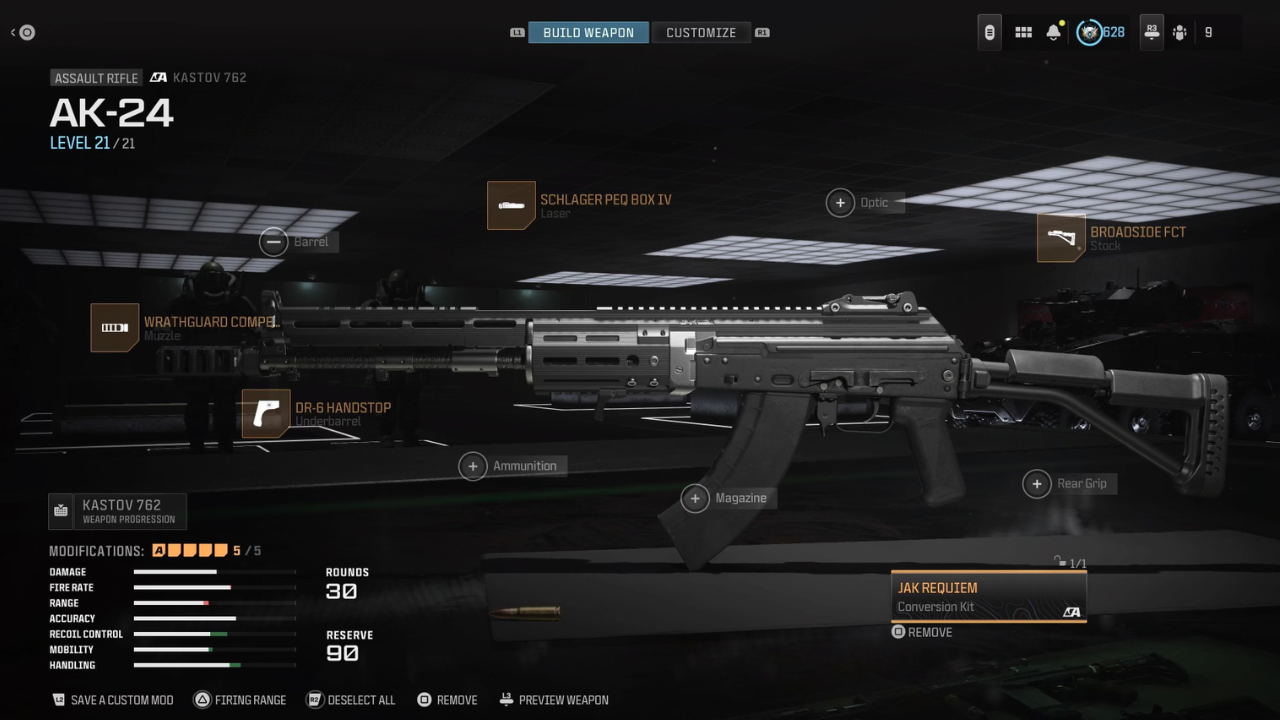The image size is (1280, 720).
Task: Choose the blocked Barrel attachment slot
Action: (x=273, y=242)
